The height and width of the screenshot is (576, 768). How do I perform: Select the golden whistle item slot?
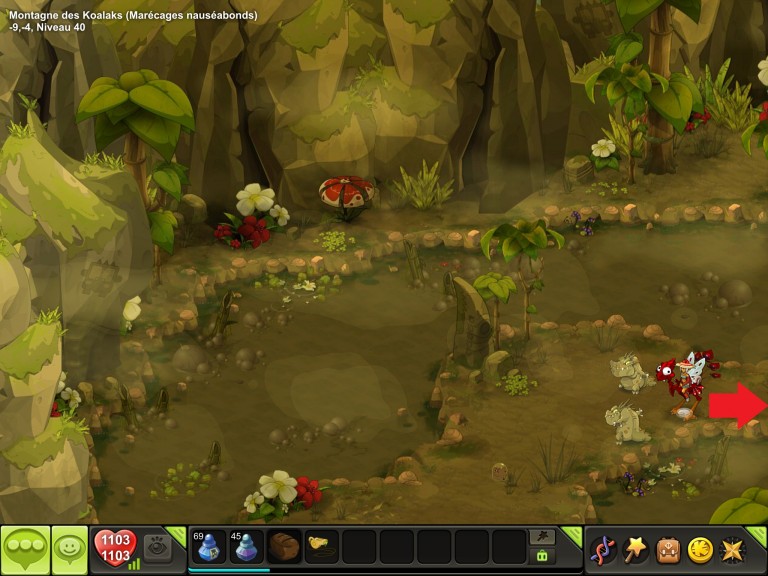(x=321, y=547)
